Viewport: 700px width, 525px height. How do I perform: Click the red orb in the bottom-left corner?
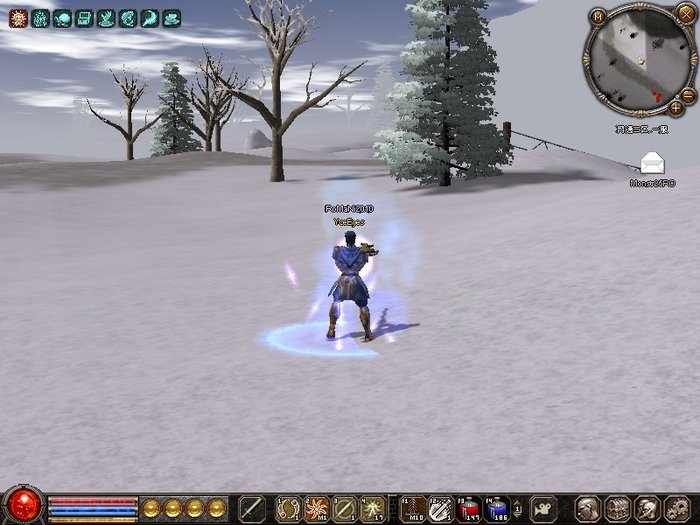tap(22, 505)
